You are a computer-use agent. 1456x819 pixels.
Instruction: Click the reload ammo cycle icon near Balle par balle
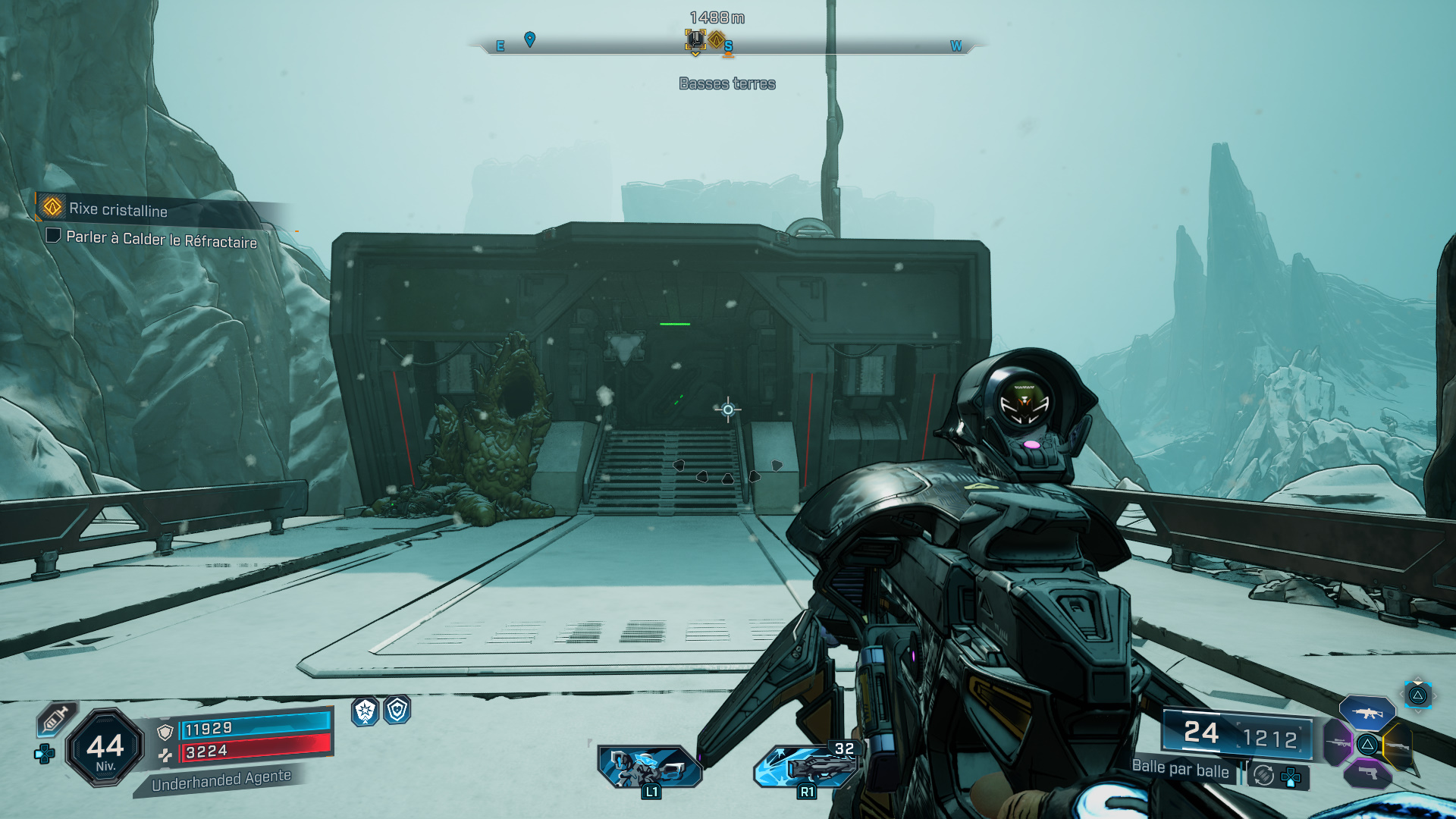click(x=1263, y=776)
